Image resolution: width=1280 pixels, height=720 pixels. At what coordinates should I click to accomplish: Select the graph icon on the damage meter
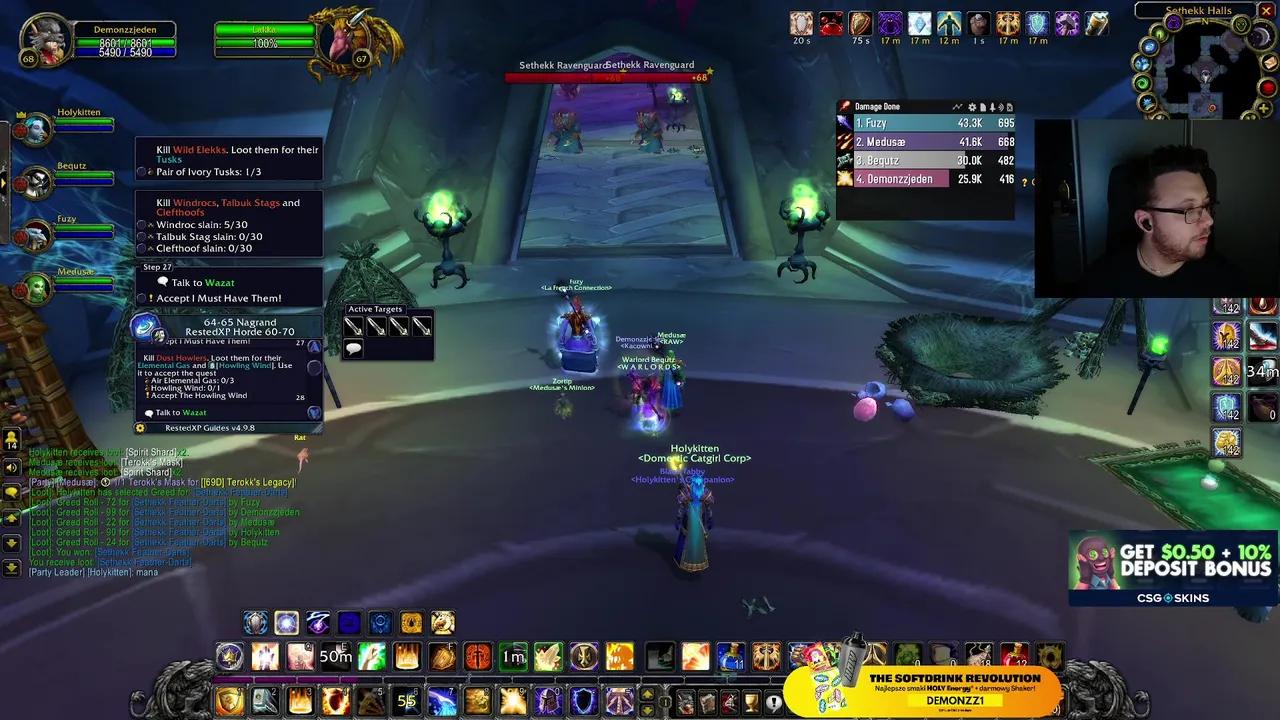click(958, 107)
